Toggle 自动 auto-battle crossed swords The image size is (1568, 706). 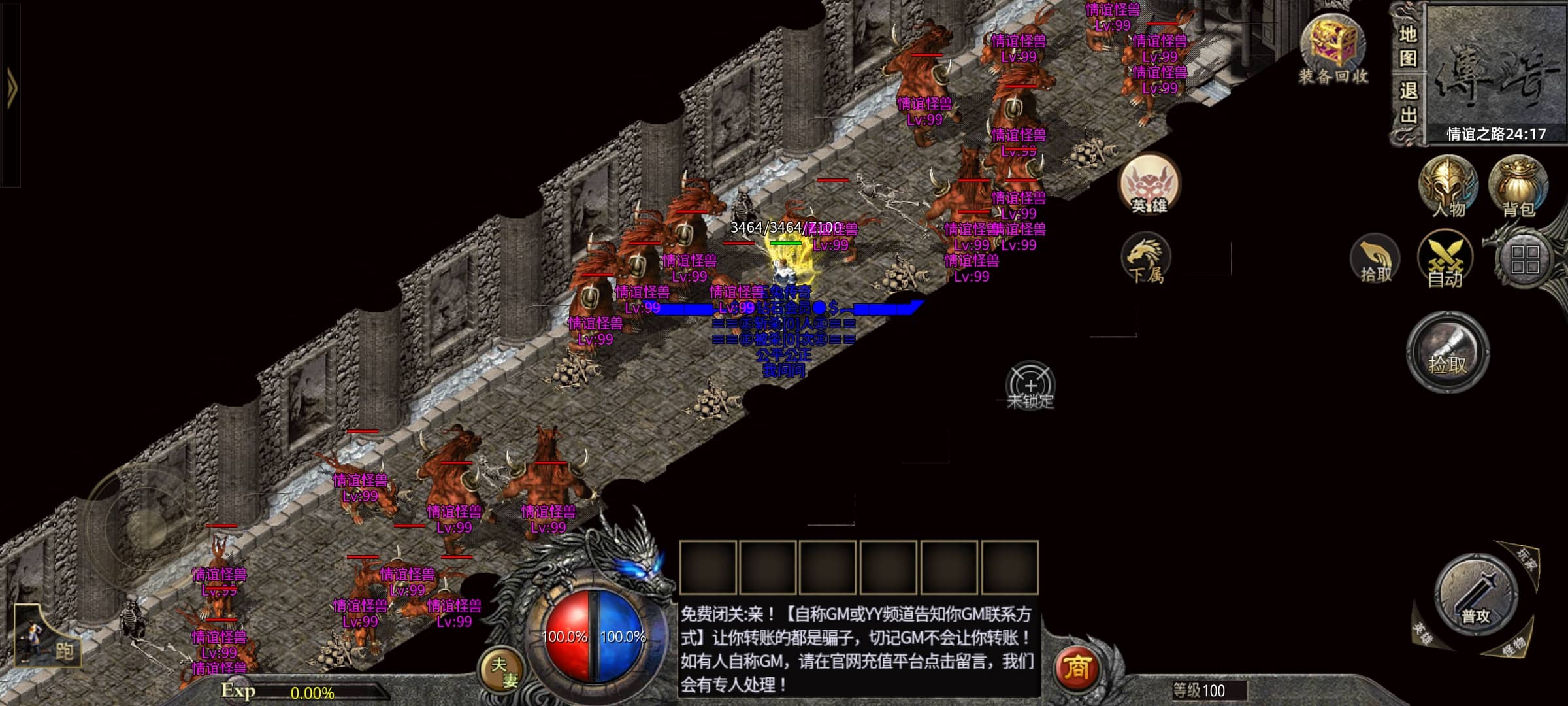[x=1445, y=260]
